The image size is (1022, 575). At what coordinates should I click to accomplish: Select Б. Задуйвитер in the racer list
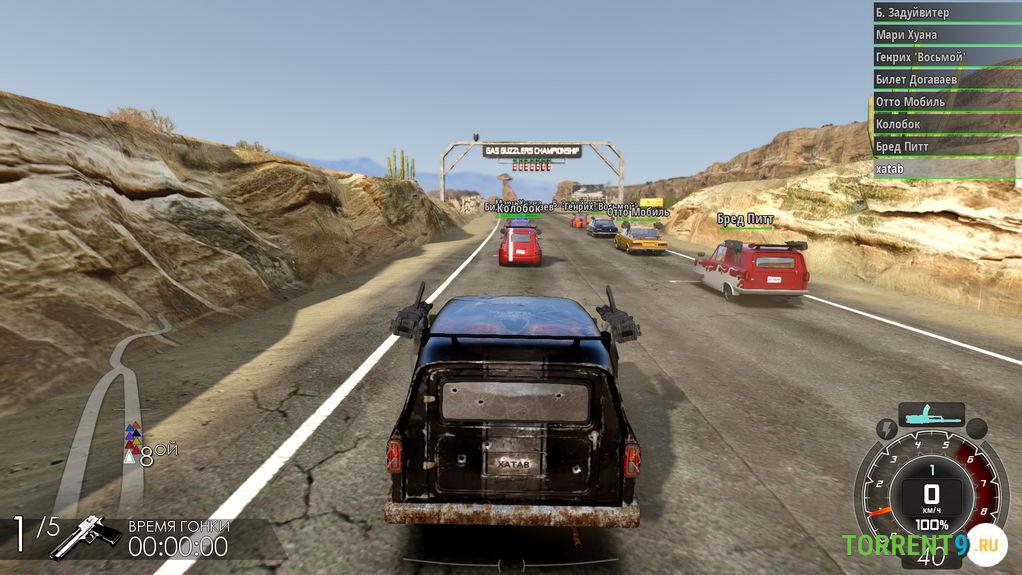[945, 13]
